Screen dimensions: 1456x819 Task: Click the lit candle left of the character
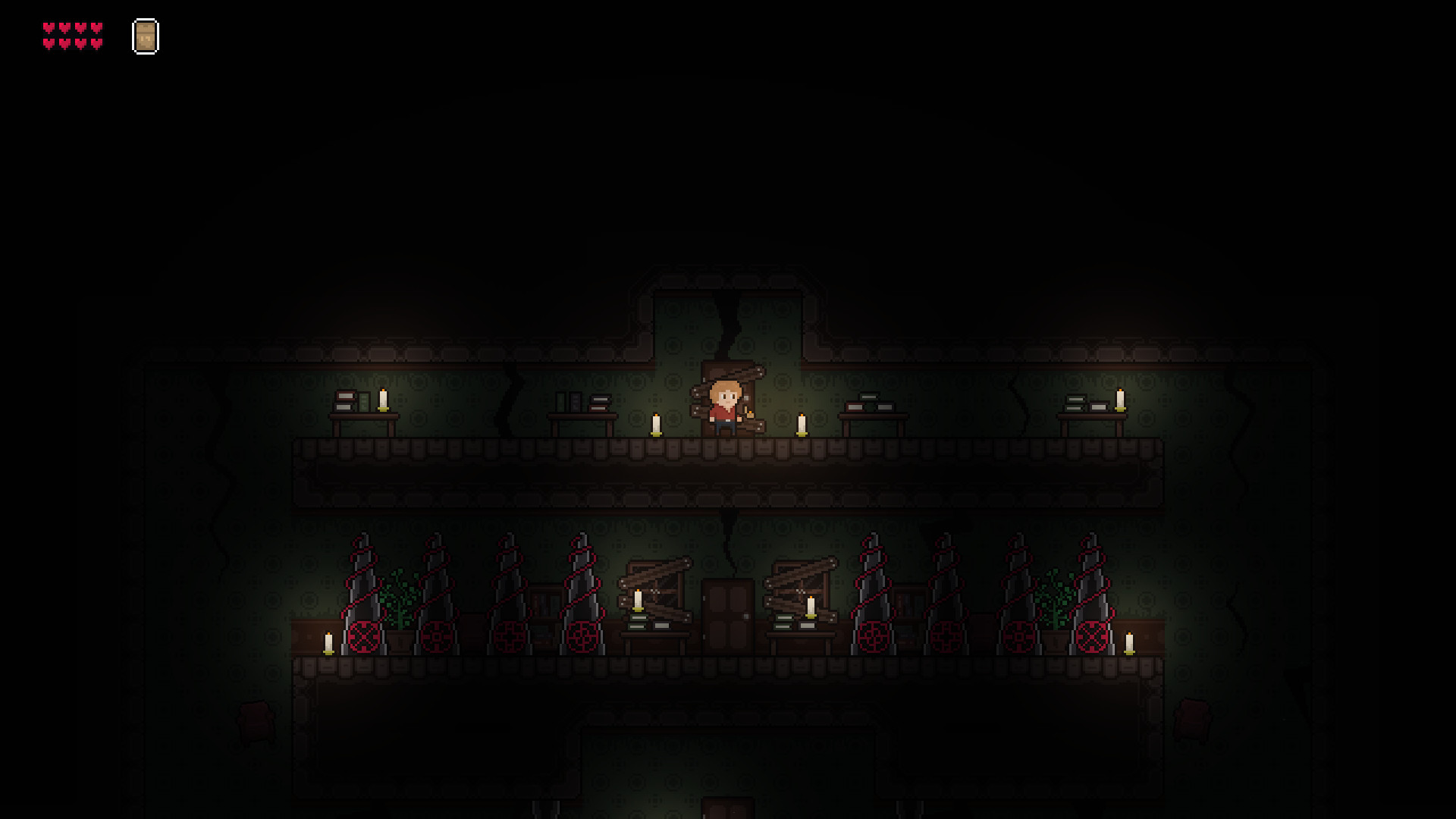coord(655,425)
